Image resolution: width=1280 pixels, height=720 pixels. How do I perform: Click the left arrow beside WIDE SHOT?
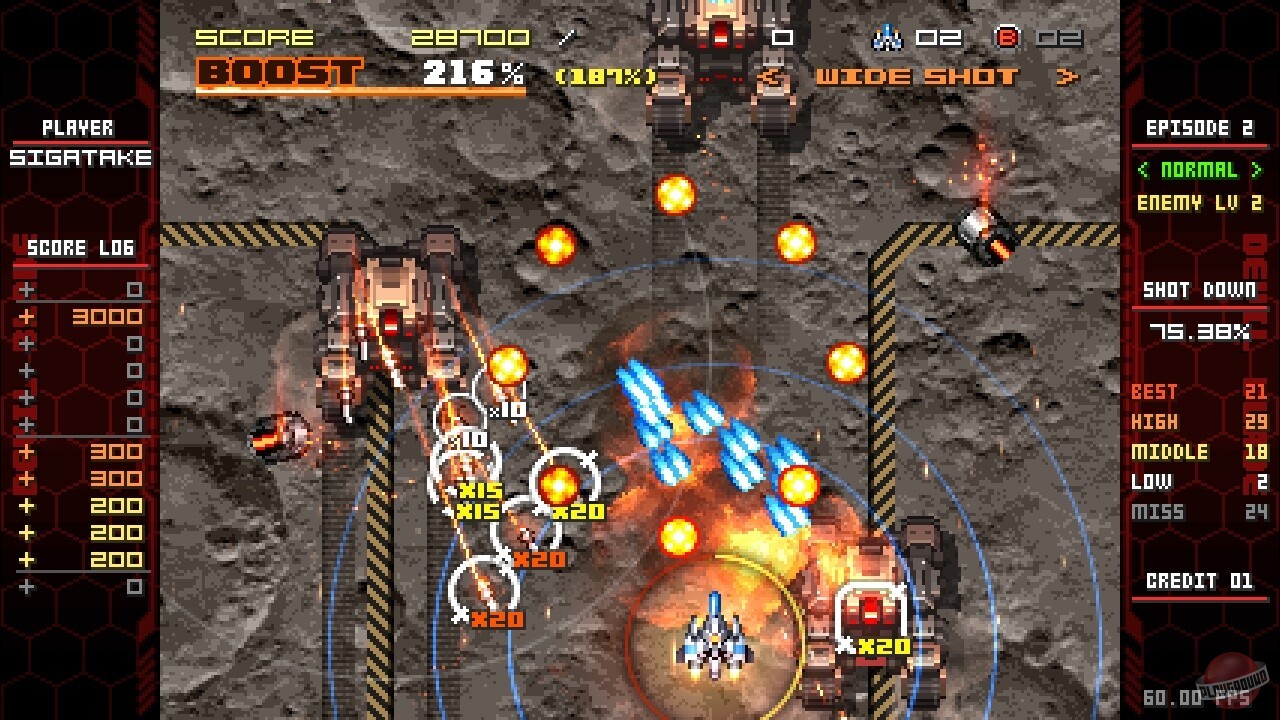(770, 74)
